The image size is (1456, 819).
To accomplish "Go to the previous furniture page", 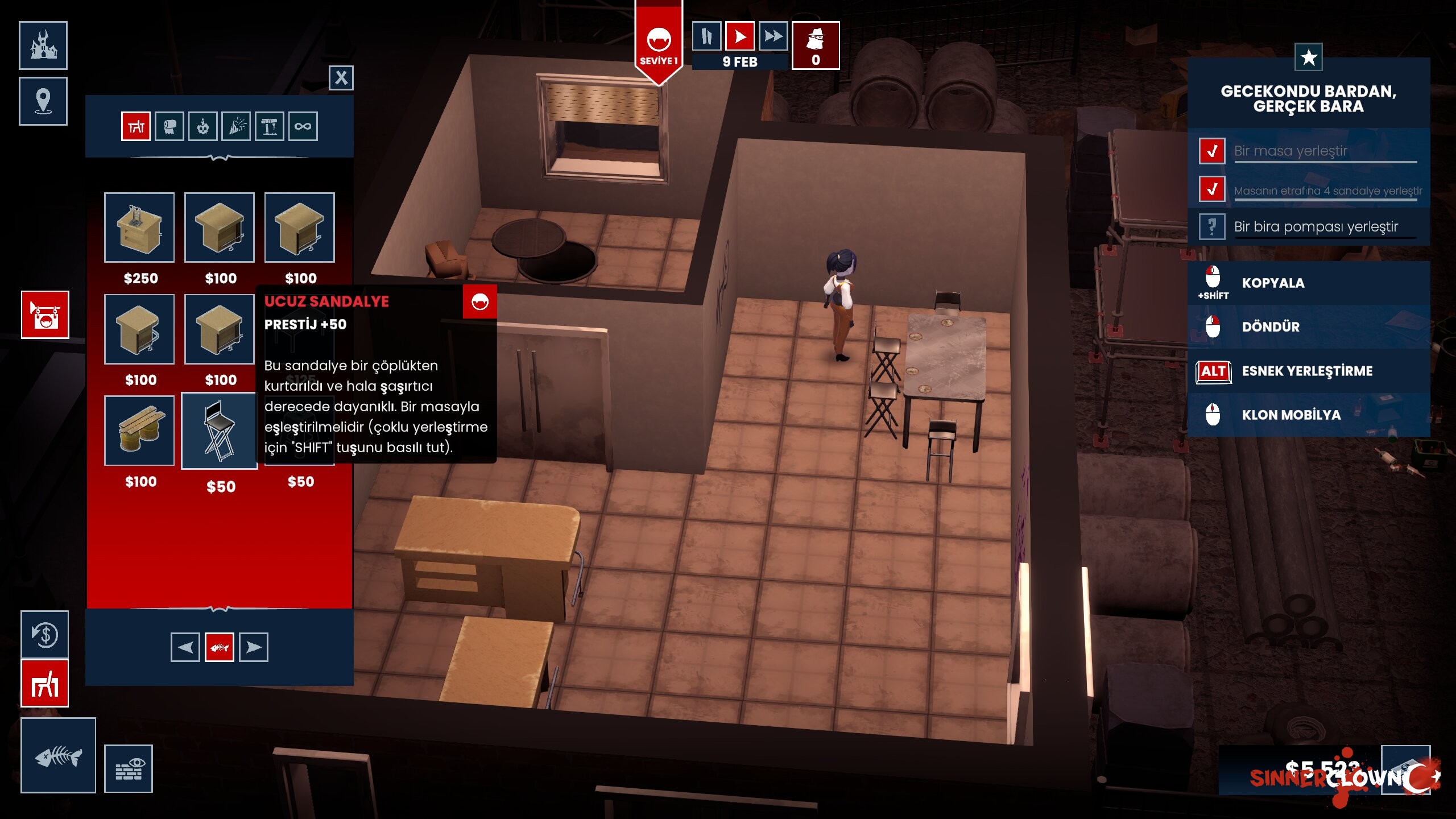I will coord(185,647).
